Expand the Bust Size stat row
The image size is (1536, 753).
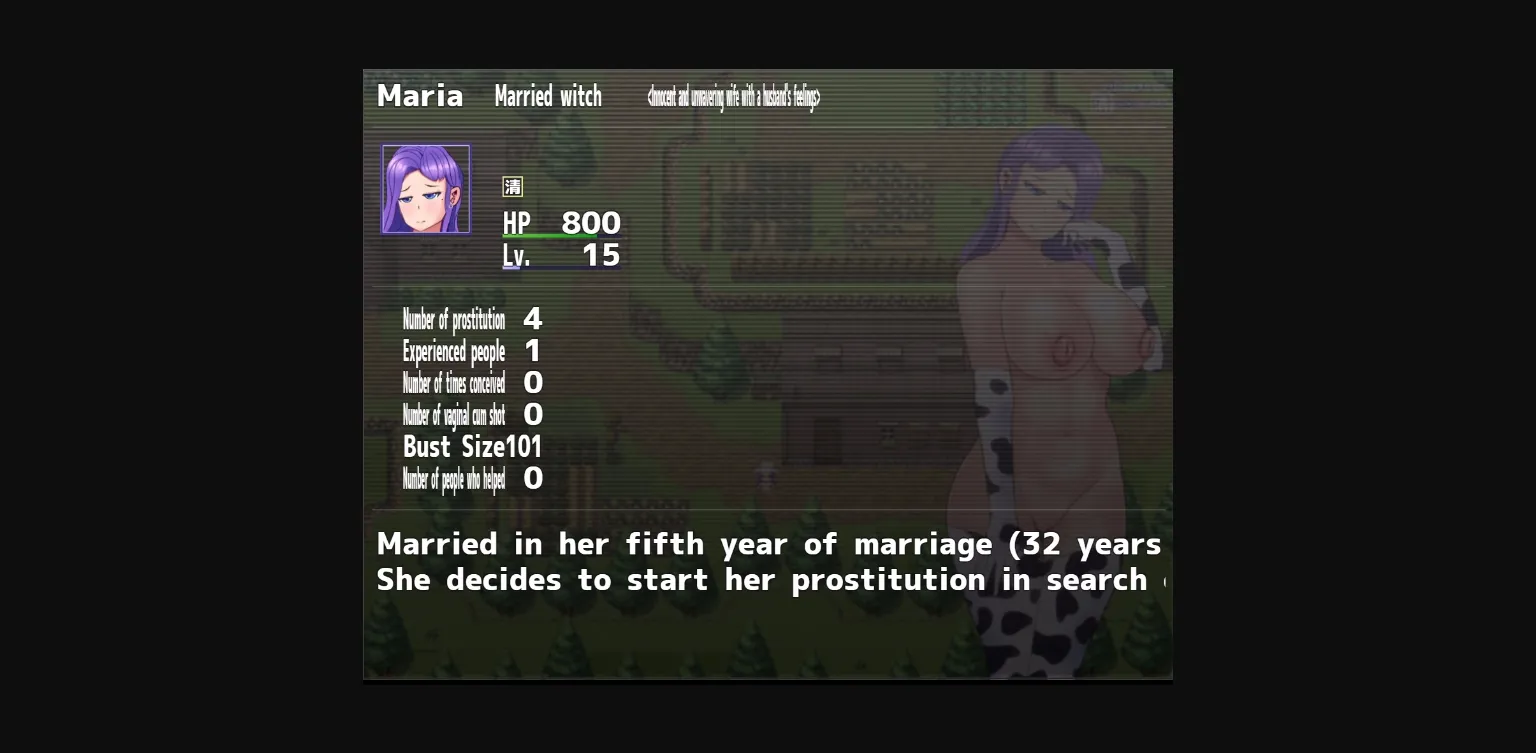point(470,447)
